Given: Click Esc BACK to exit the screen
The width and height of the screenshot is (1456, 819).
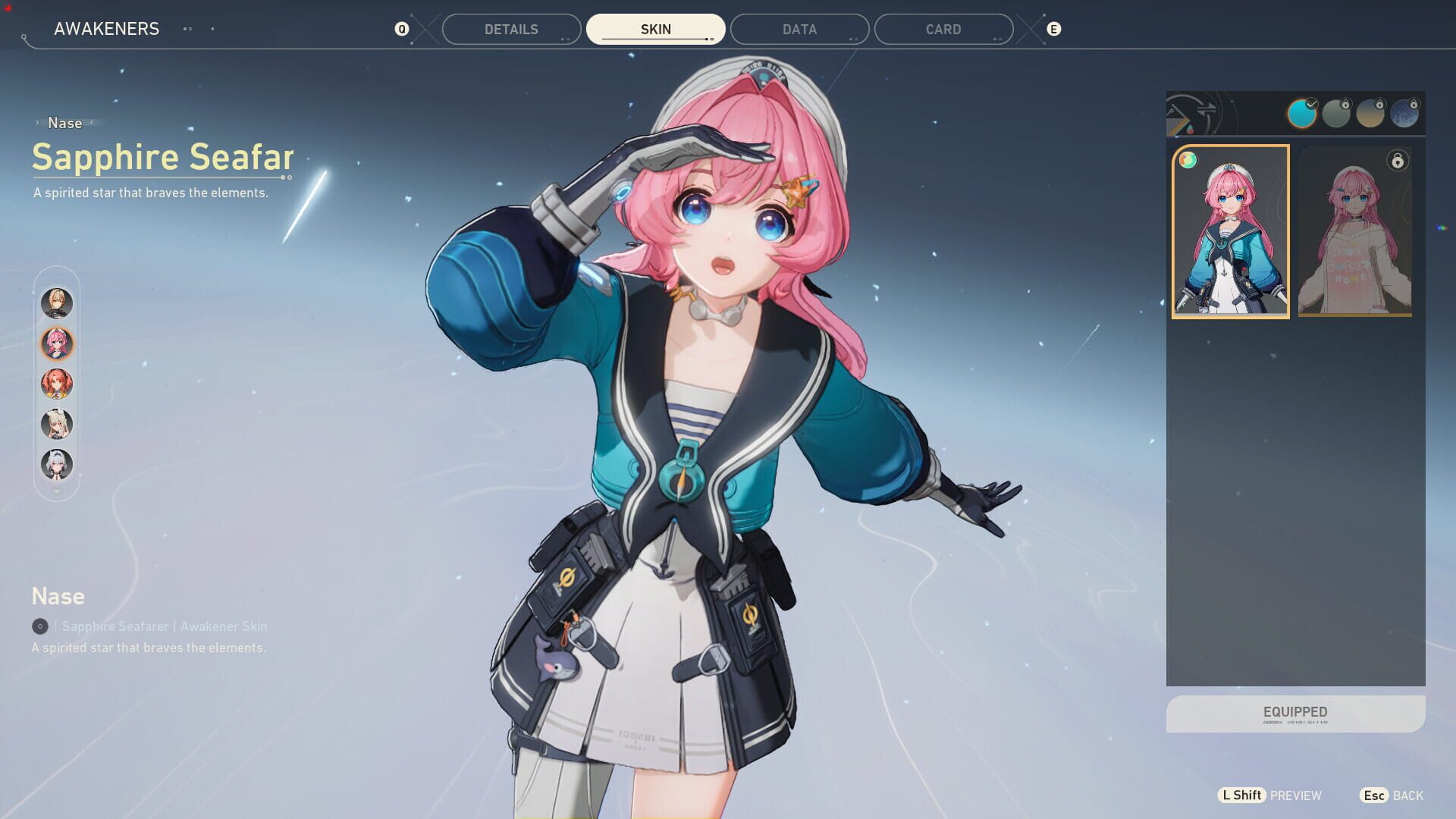Looking at the screenshot, I should [1391, 795].
